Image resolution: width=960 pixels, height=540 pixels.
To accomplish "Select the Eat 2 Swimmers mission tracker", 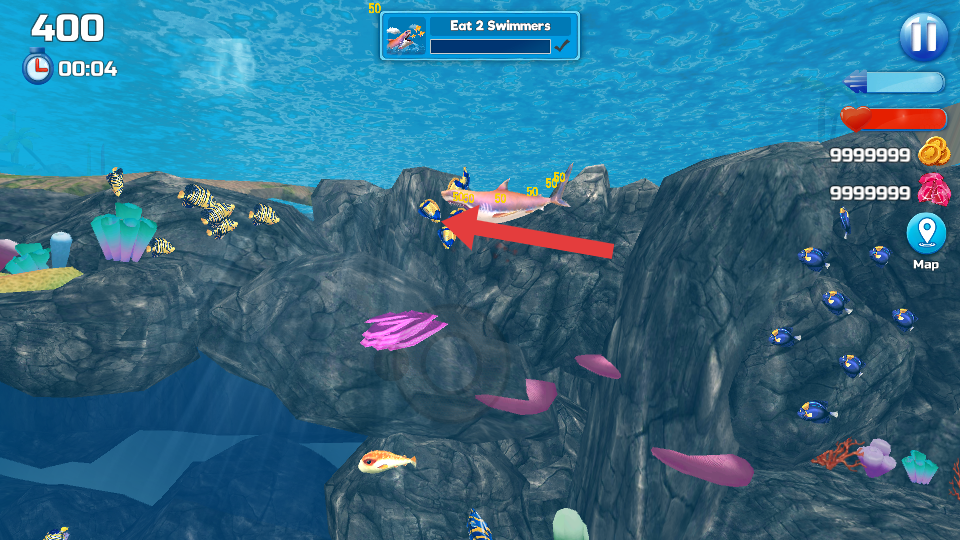I will click(480, 36).
